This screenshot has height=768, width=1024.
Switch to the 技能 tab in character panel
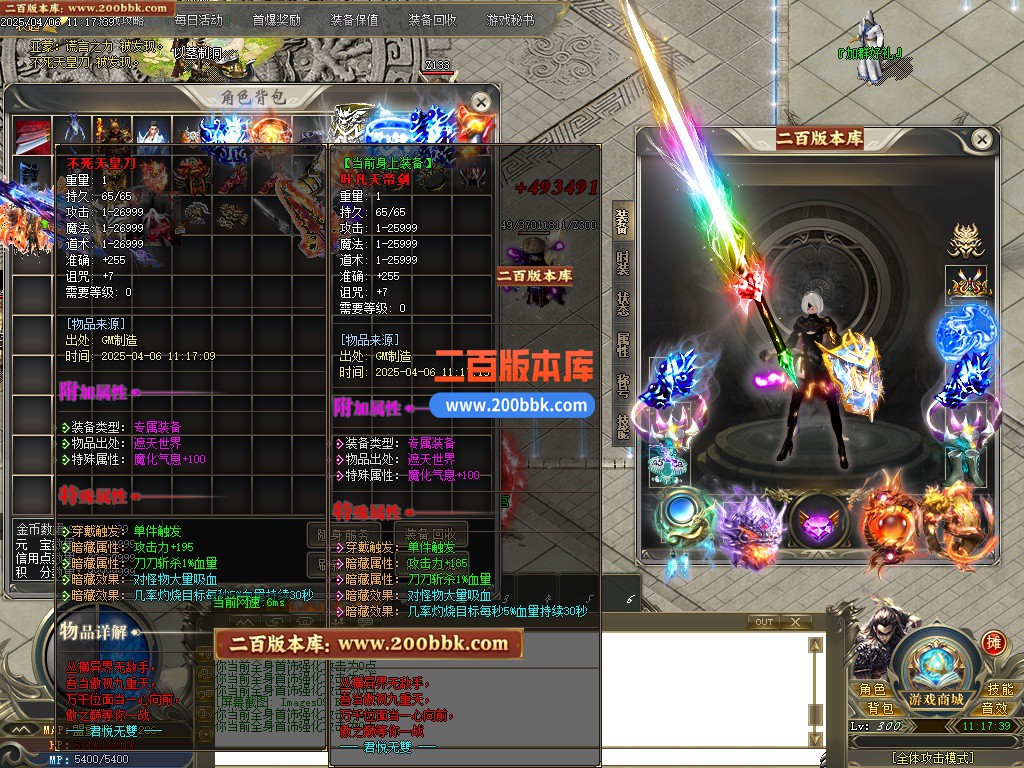[x=622, y=427]
